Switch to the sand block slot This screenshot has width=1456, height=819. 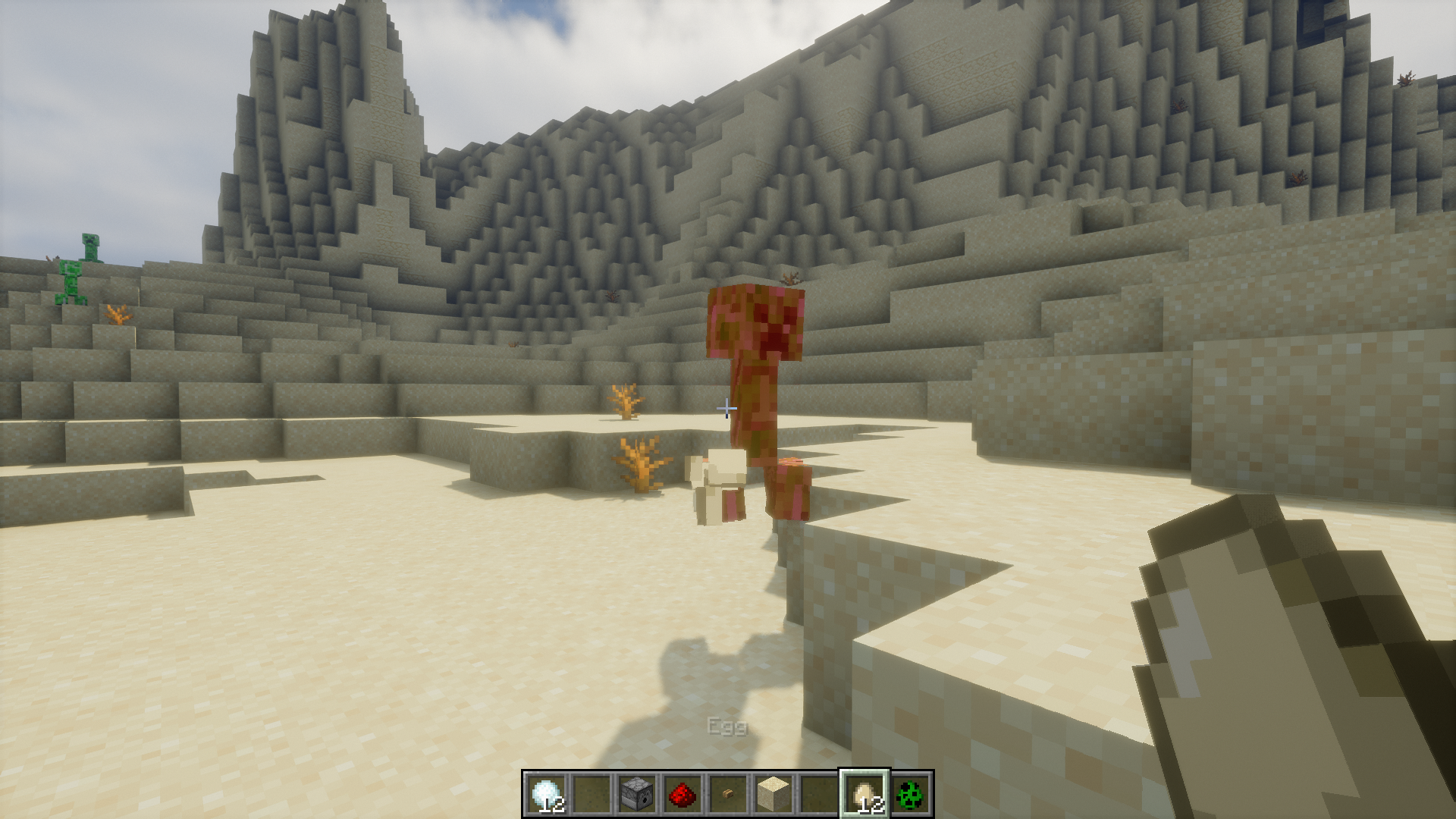773,794
